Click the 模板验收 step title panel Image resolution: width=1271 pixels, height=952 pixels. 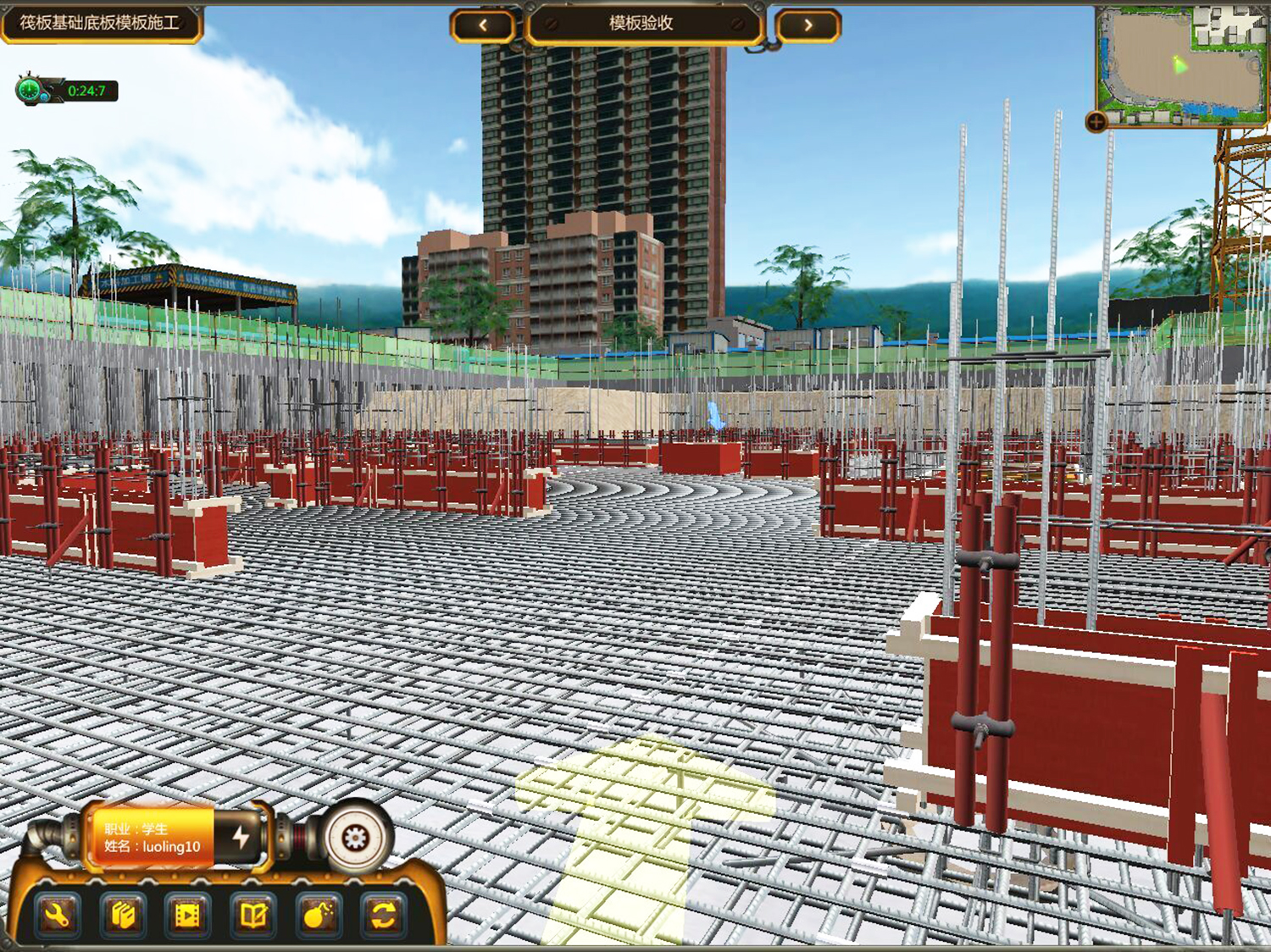[x=641, y=24]
